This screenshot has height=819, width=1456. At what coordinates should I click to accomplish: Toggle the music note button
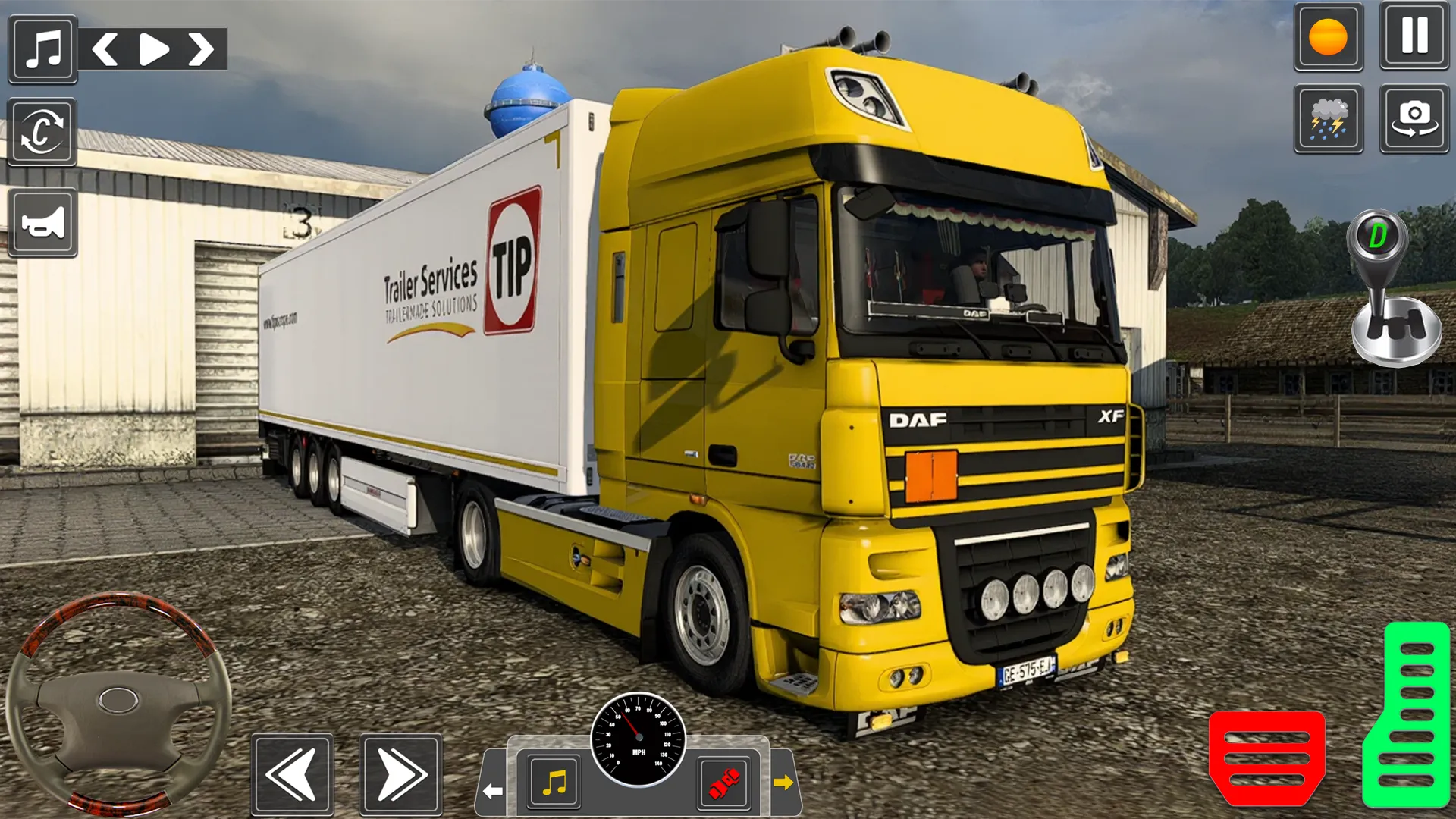click(x=42, y=49)
